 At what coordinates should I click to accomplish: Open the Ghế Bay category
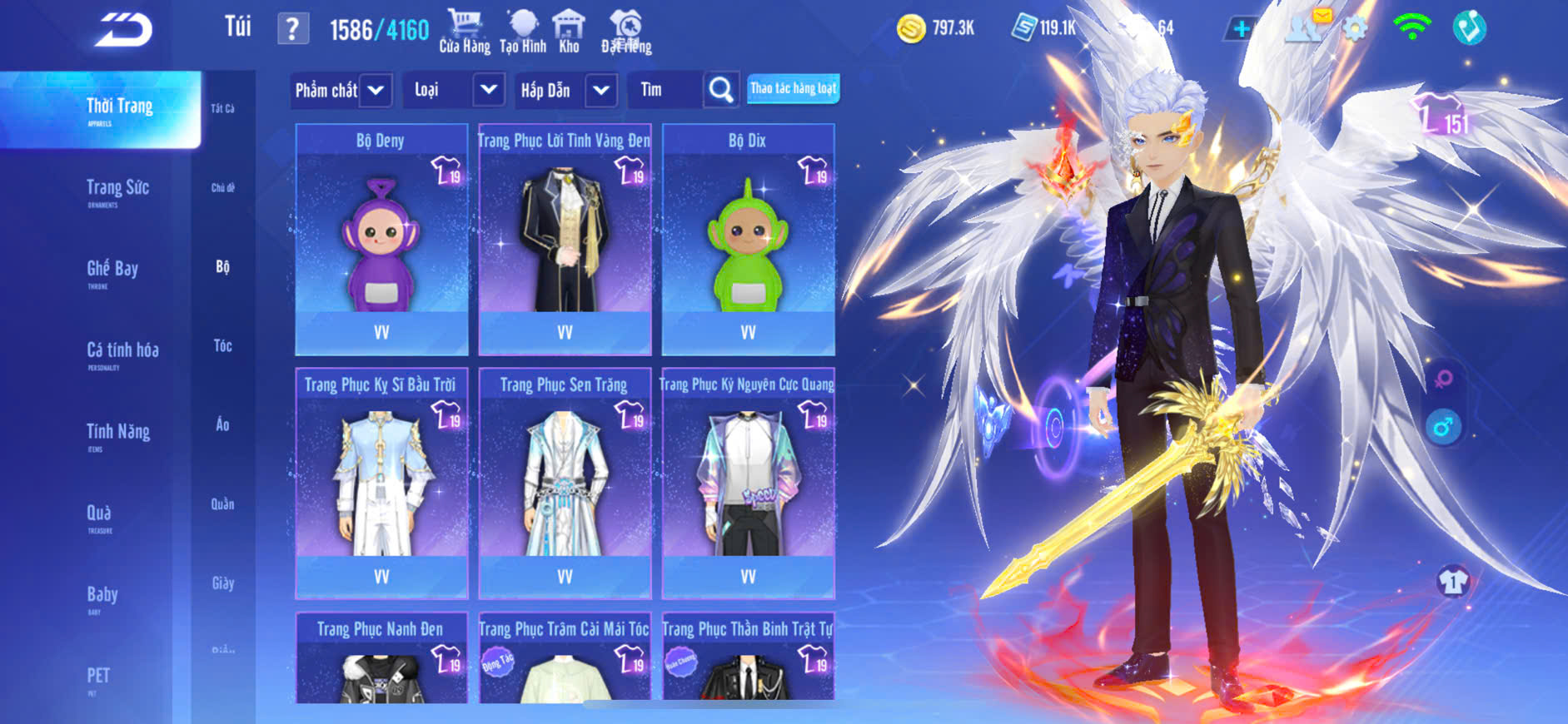click(x=112, y=270)
